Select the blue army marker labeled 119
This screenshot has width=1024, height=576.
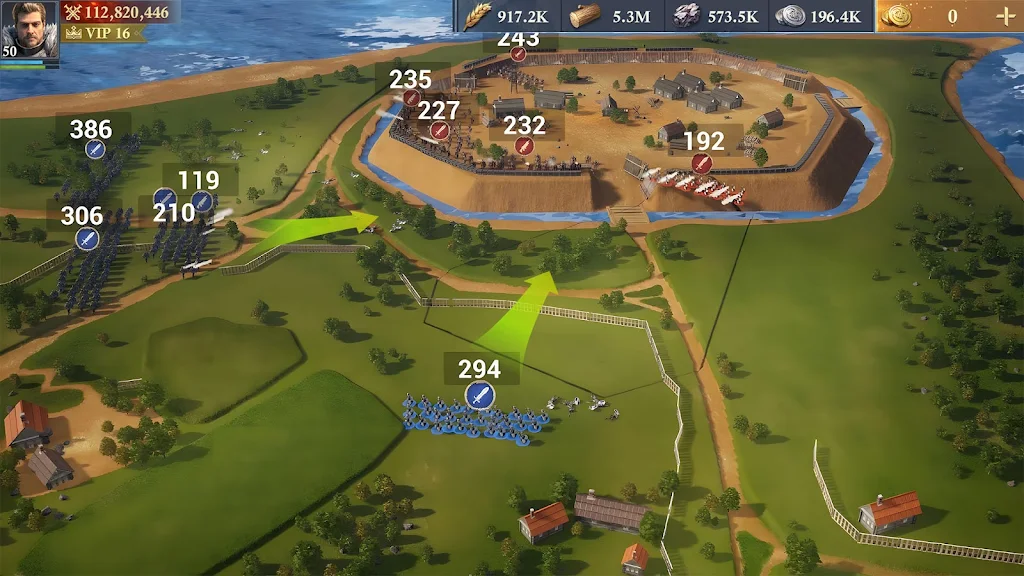pyautogui.click(x=202, y=201)
